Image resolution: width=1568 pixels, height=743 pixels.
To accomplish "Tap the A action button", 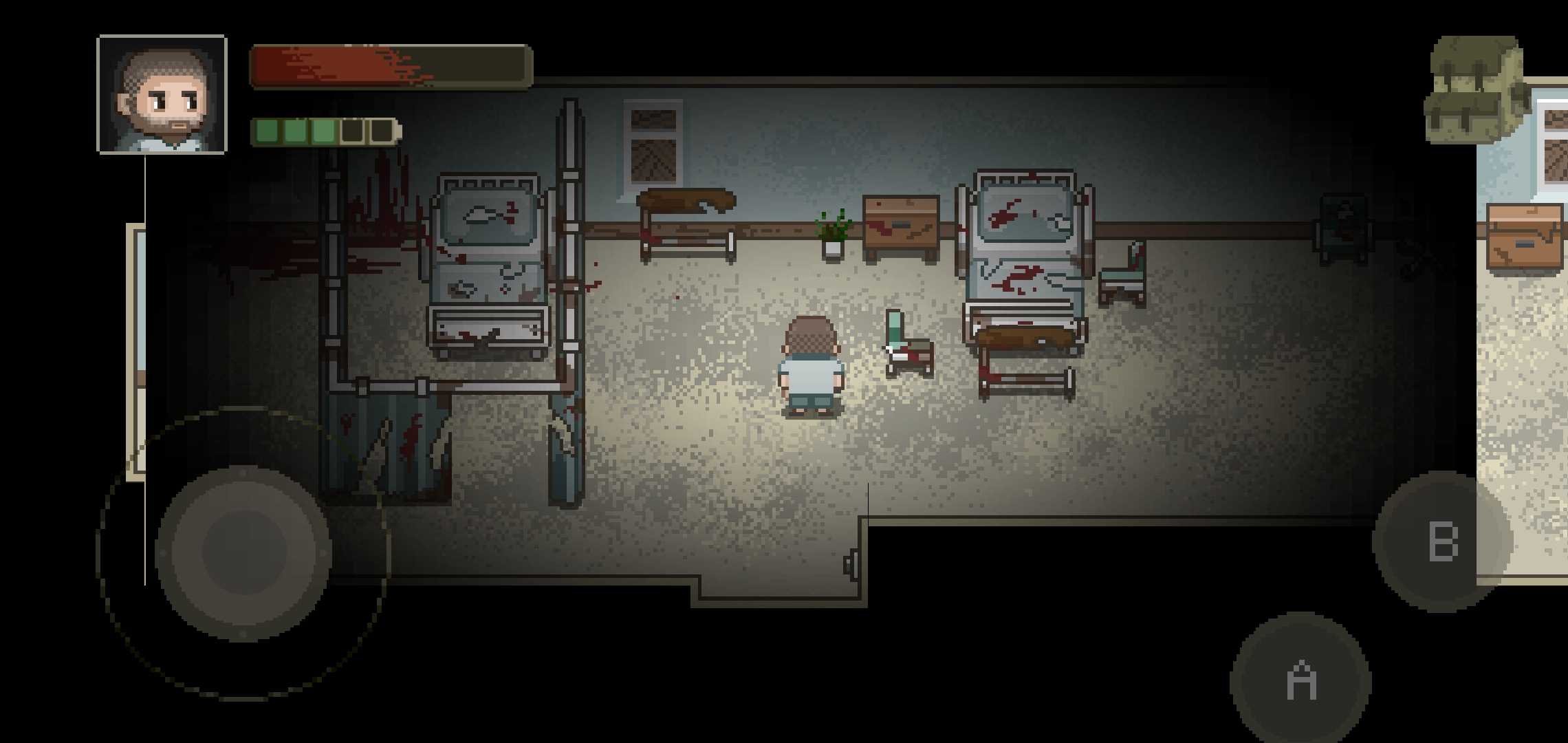I will [1300, 681].
